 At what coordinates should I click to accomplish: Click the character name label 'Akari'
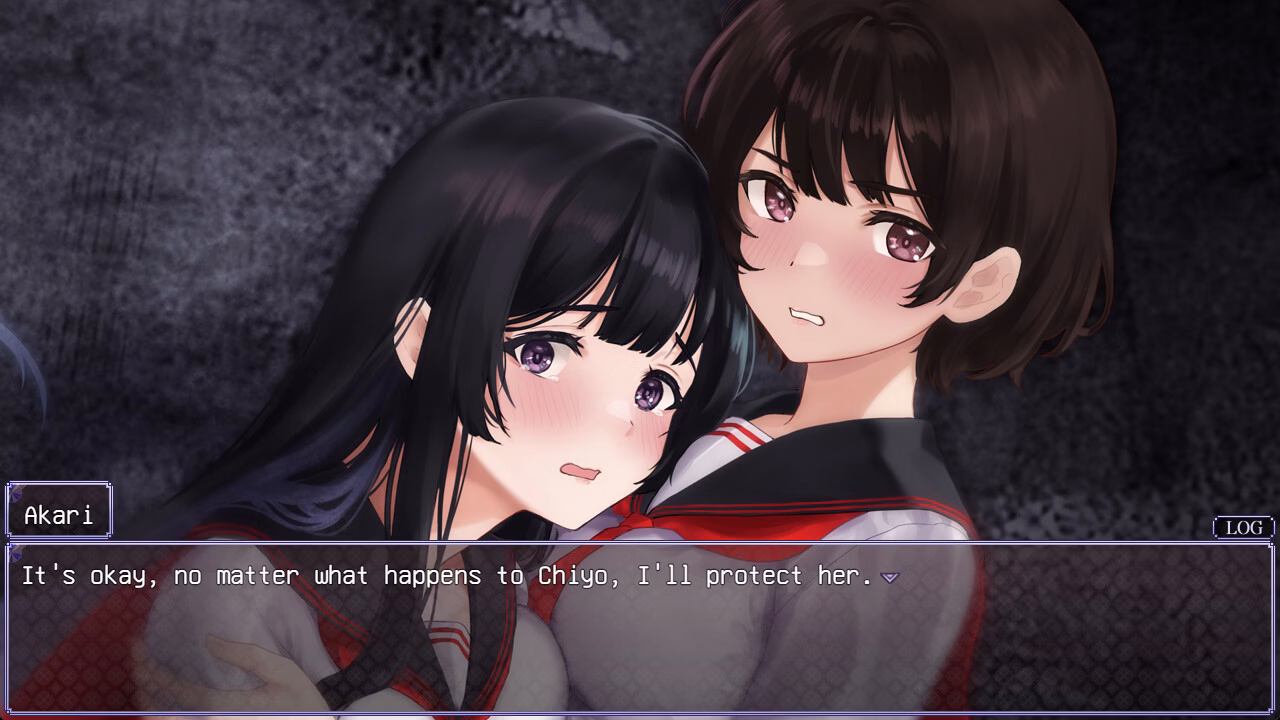tap(57, 509)
